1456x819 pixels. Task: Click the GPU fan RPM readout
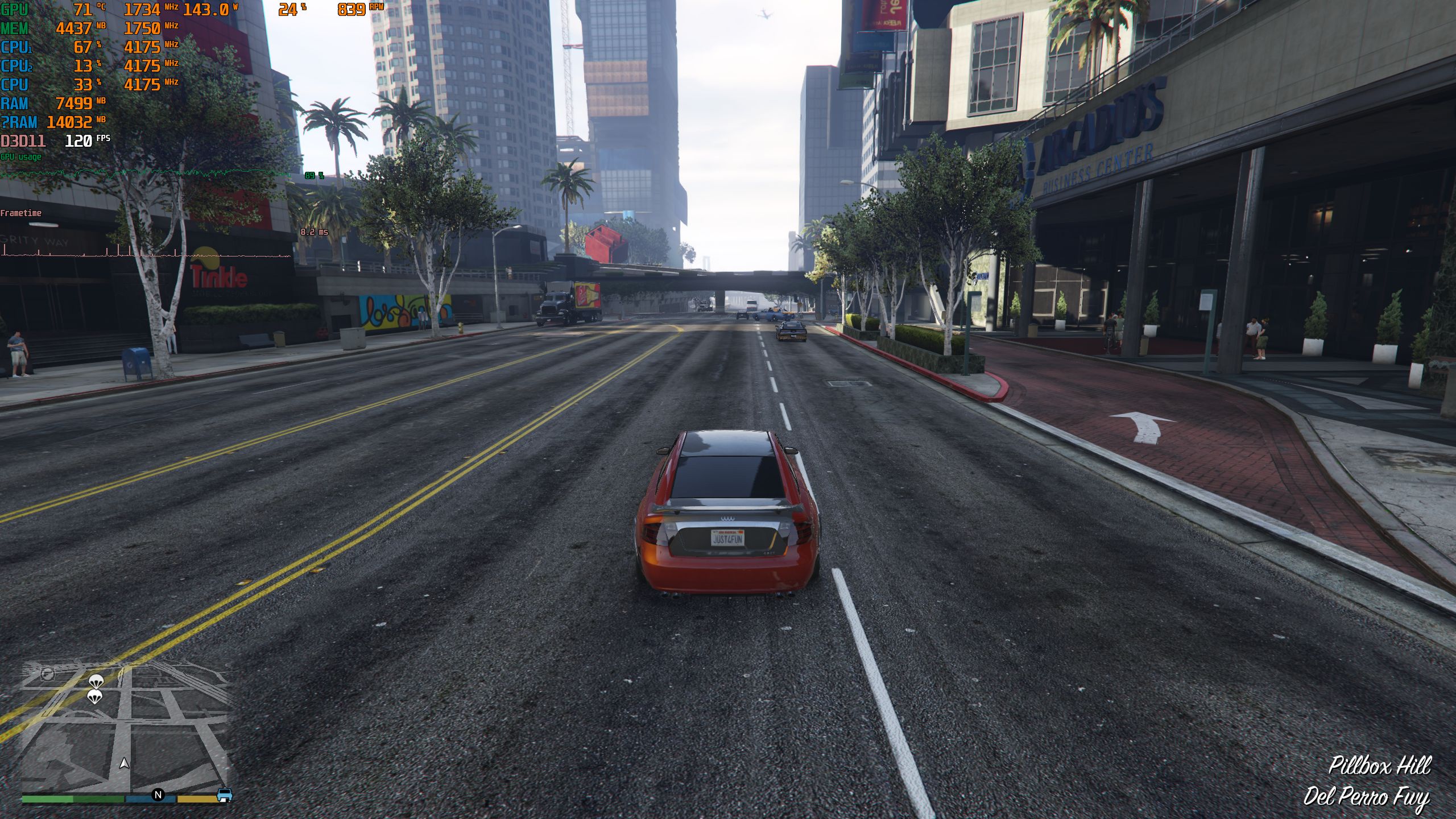353,9
